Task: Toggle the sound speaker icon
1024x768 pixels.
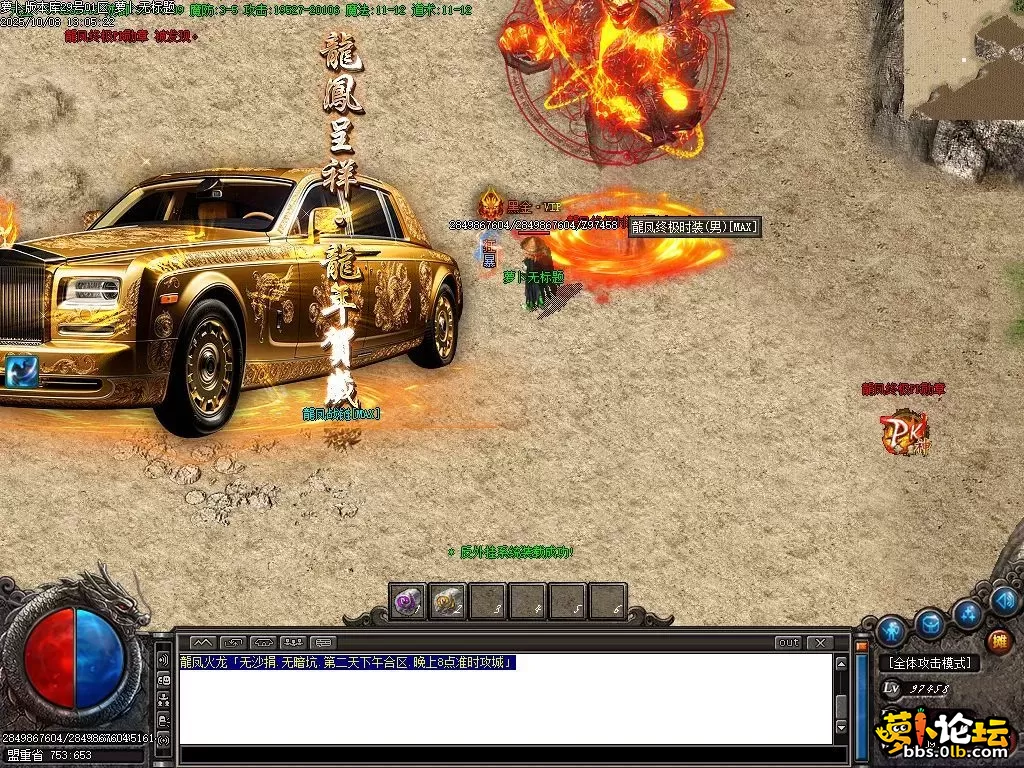Action: pyautogui.click(x=1004, y=601)
